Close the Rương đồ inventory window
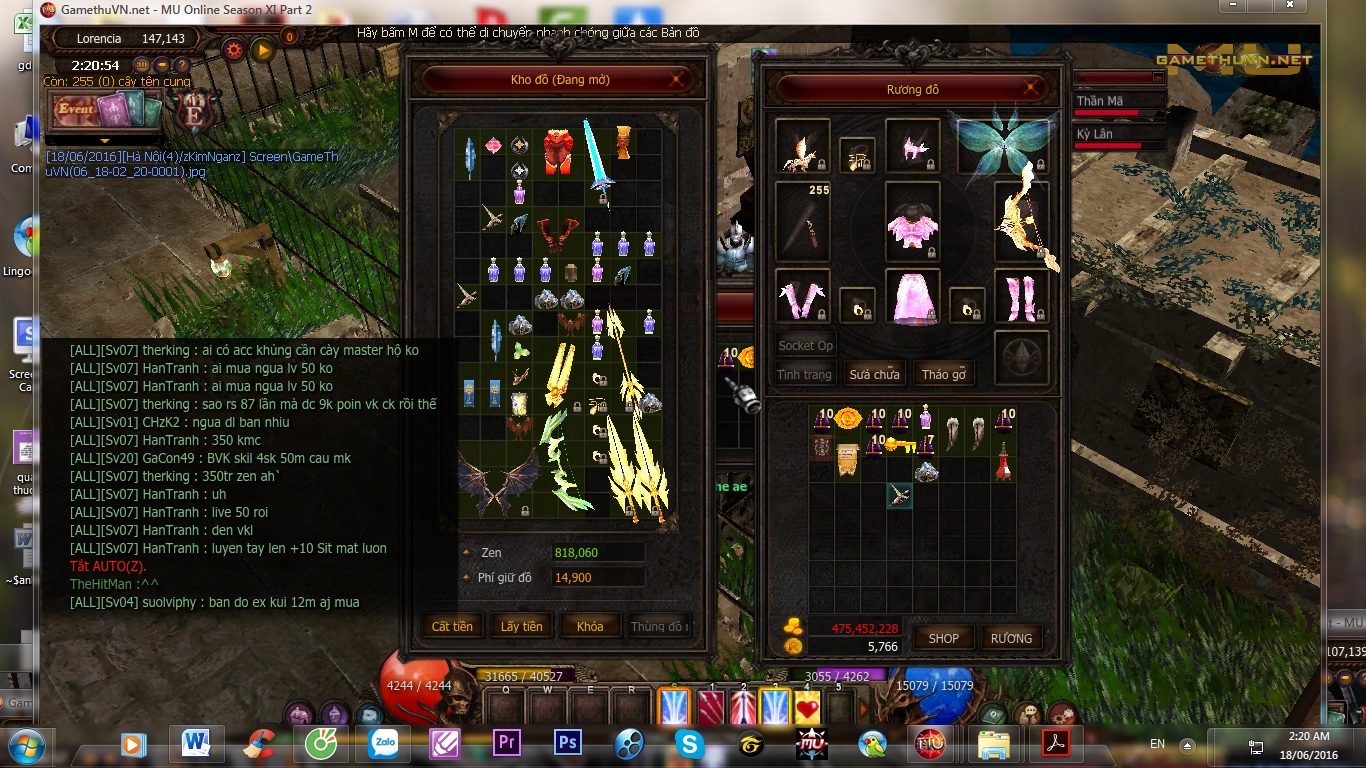Viewport: 1366px width, 768px height. click(x=1030, y=89)
